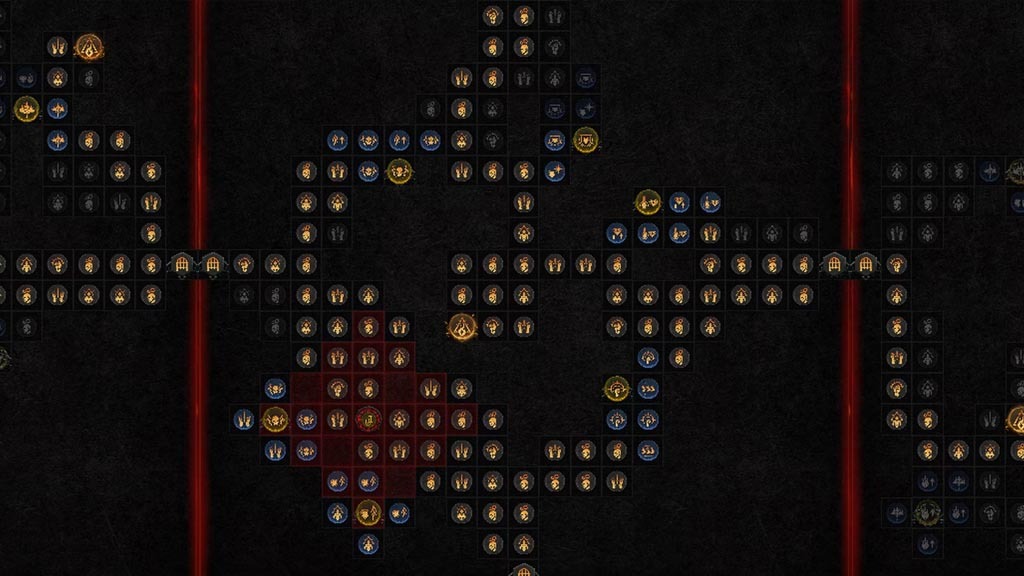Pick the gold rare node below the red glyph area
The image size is (1024, 576).
point(368,513)
